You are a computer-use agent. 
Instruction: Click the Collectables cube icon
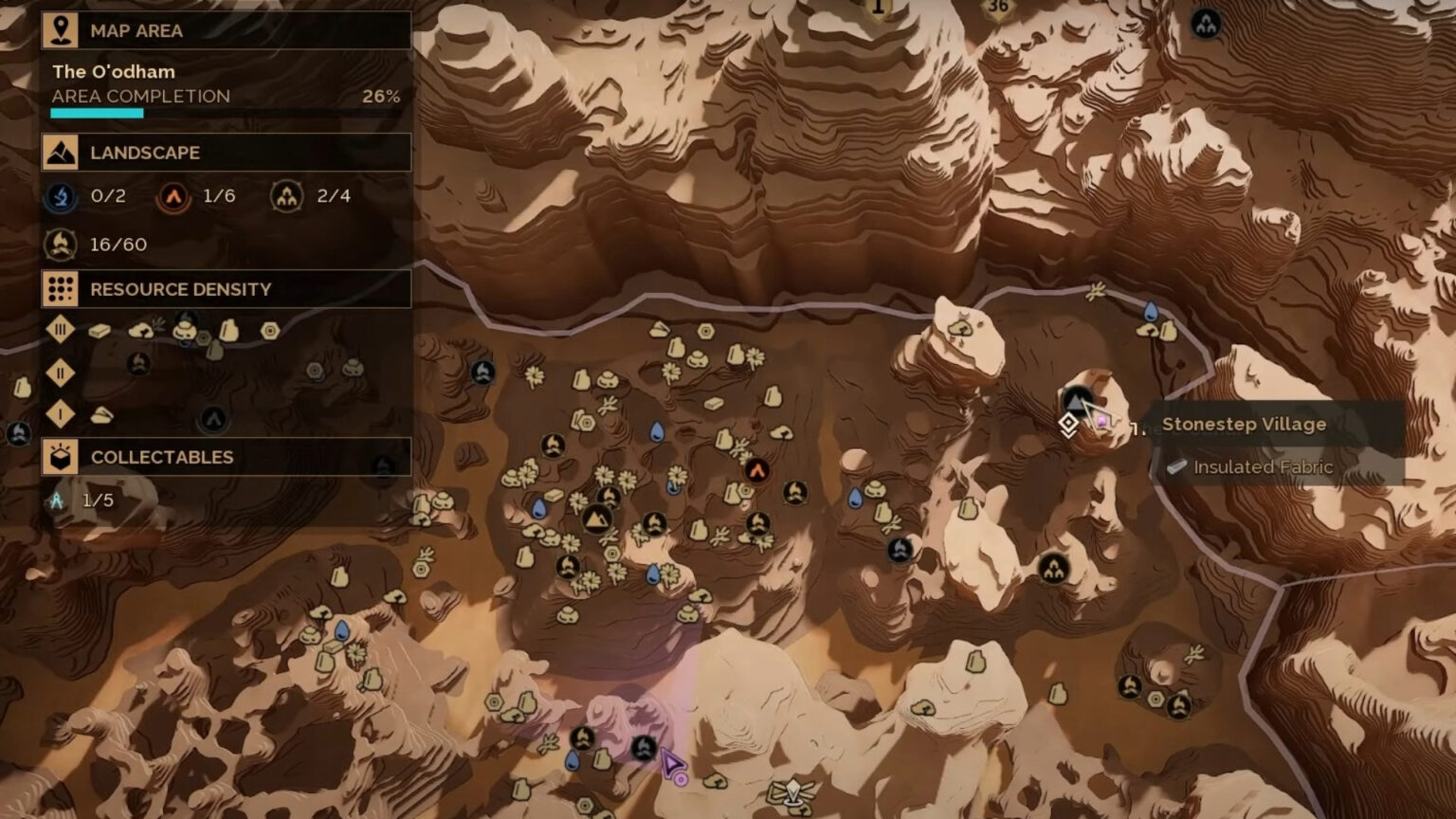click(59, 456)
